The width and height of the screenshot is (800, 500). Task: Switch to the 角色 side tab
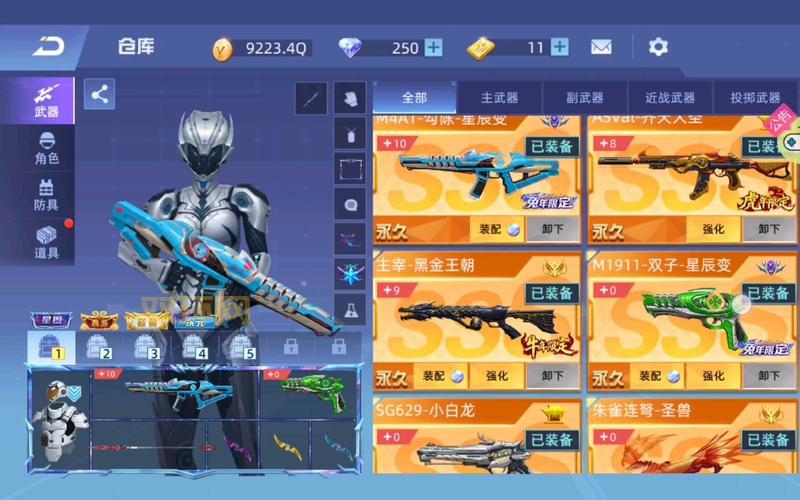46,148
